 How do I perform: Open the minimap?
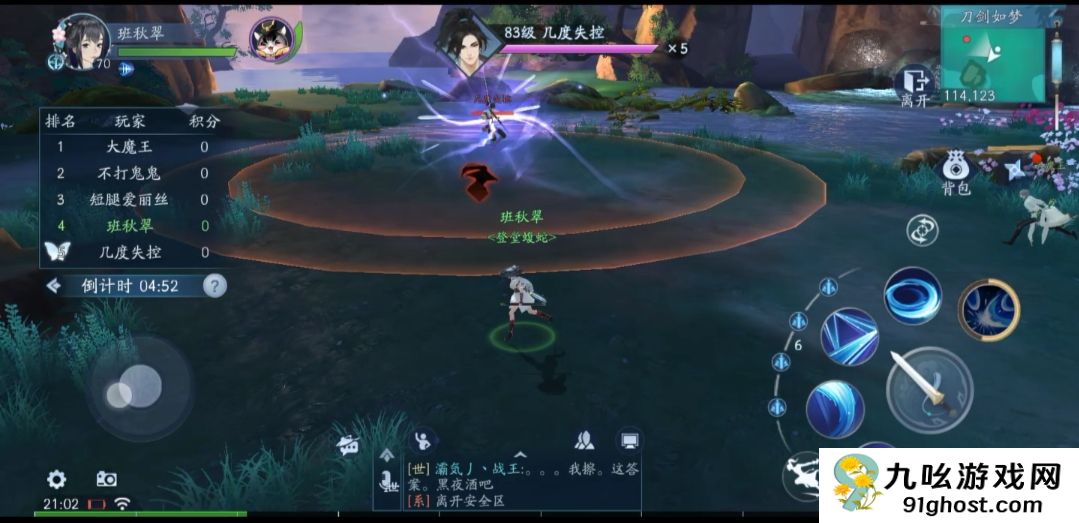pyautogui.click(x=992, y=55)
